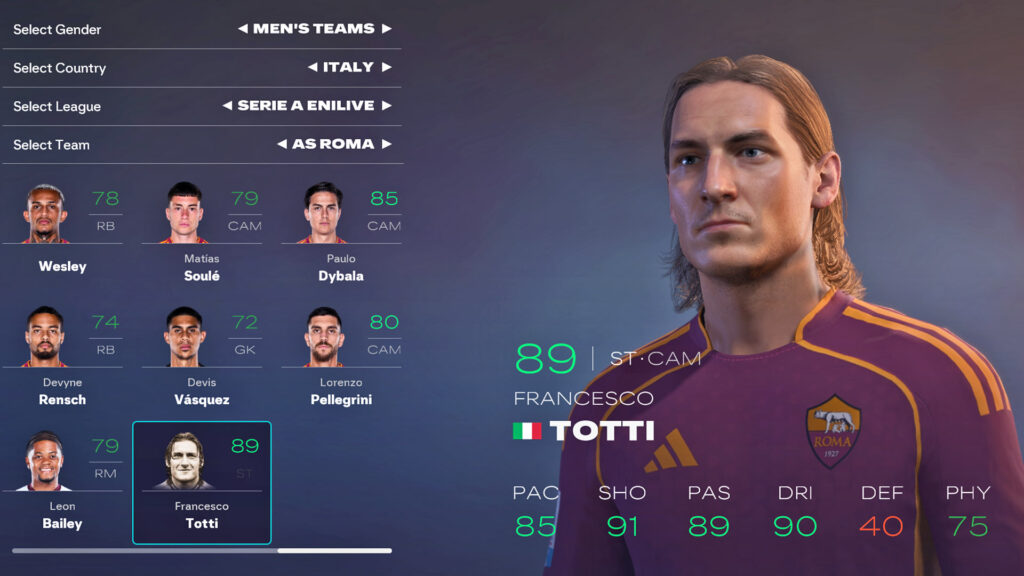The image size is (1024, 576).
Task: Go to the next league after Serie A Enilive
Action: [x=387, y=105]
